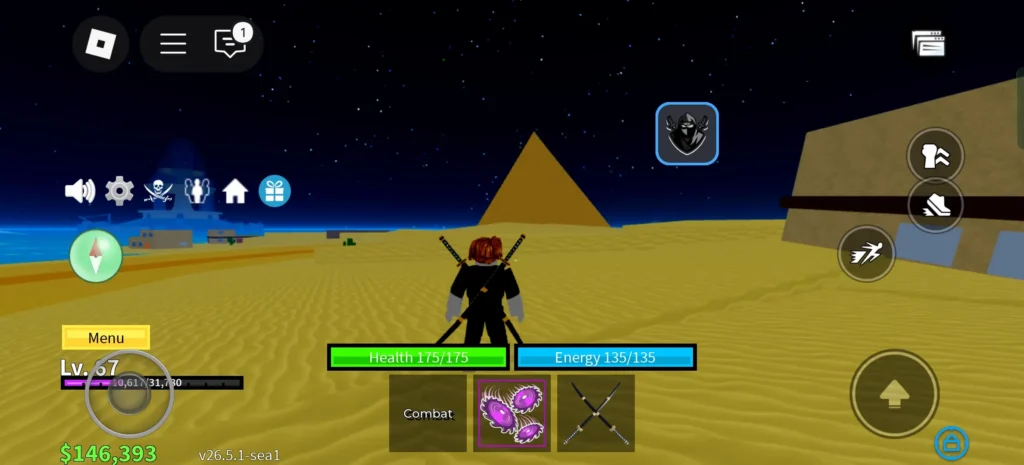The height and width of the screenshot is (465, 1024).
Task: Open settings with the gear icon
Action: (119, 190)
